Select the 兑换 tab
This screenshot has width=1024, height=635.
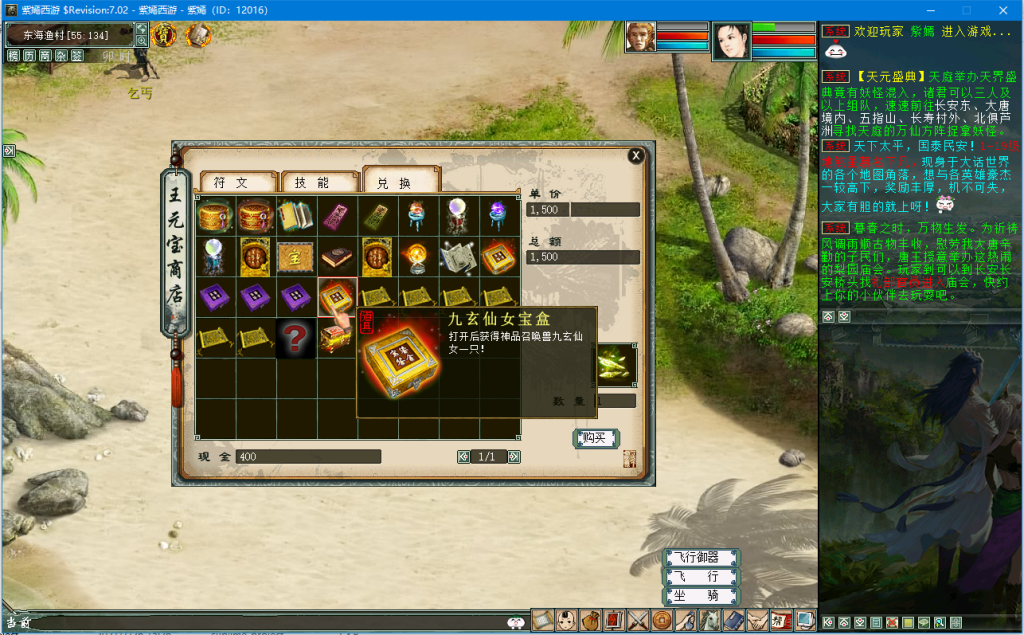tap(400, 182)
